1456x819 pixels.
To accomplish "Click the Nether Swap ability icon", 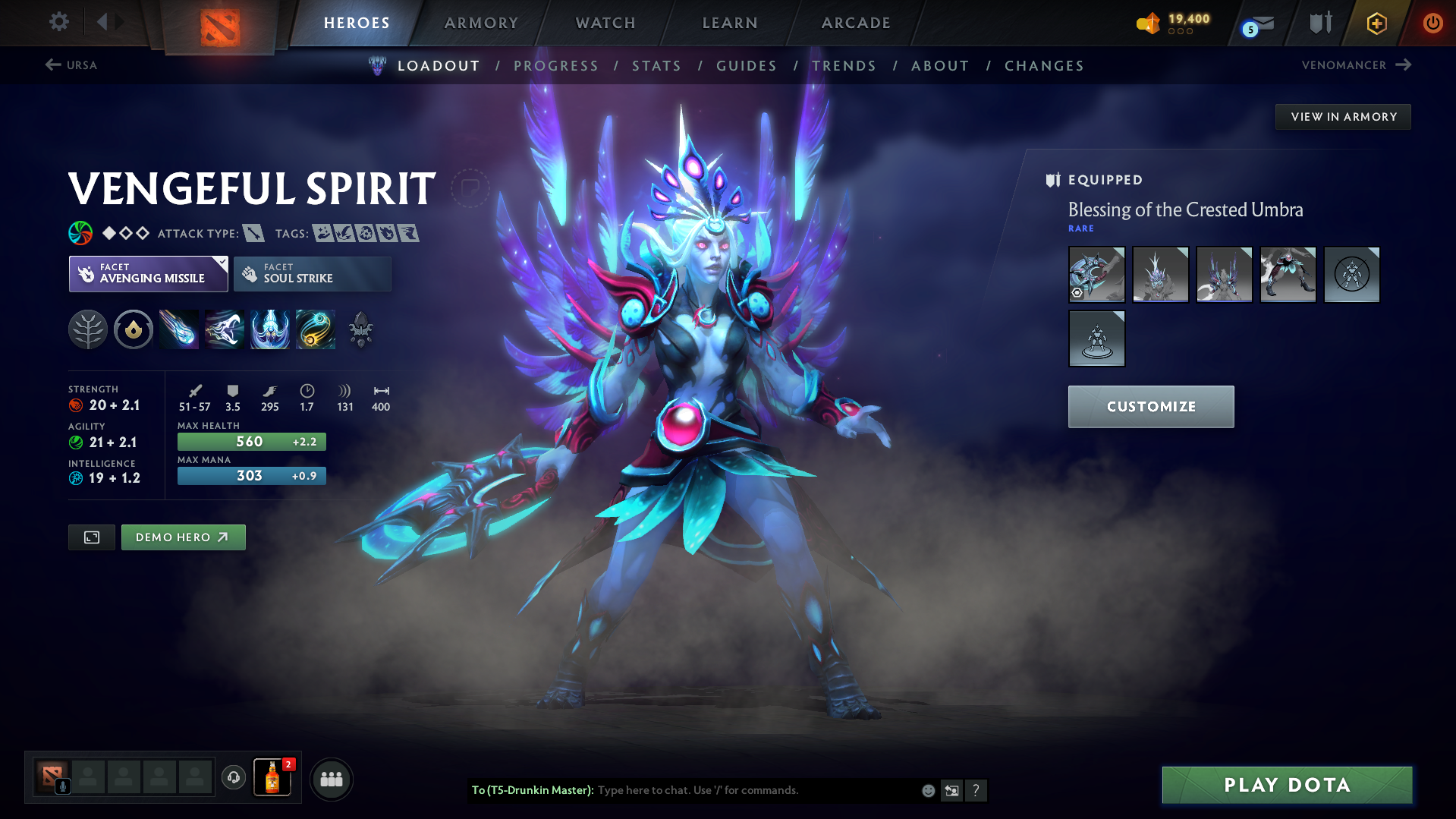I will tap(315, 329).
